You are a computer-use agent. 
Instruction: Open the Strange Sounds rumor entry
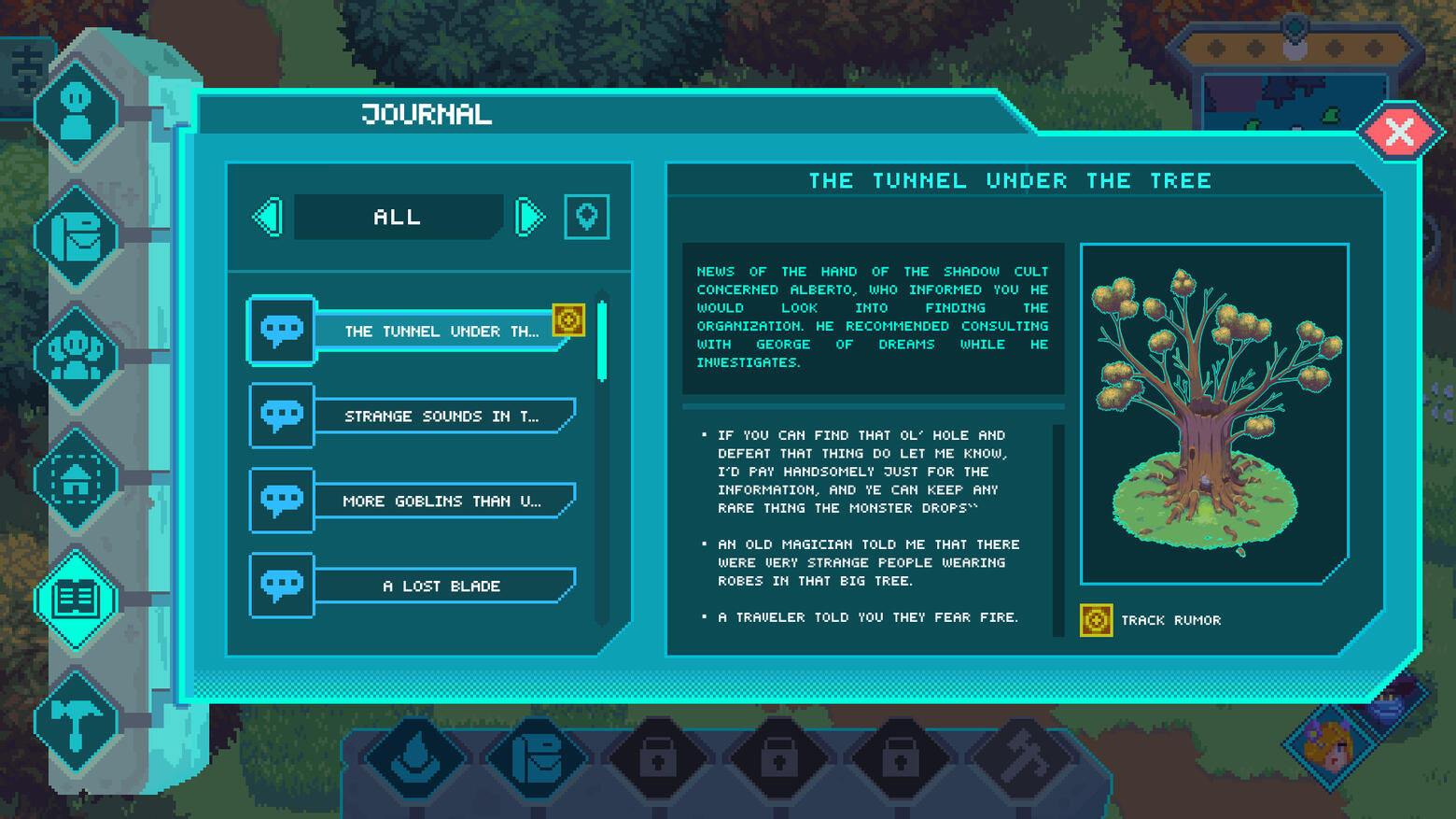tap(441, 417)
